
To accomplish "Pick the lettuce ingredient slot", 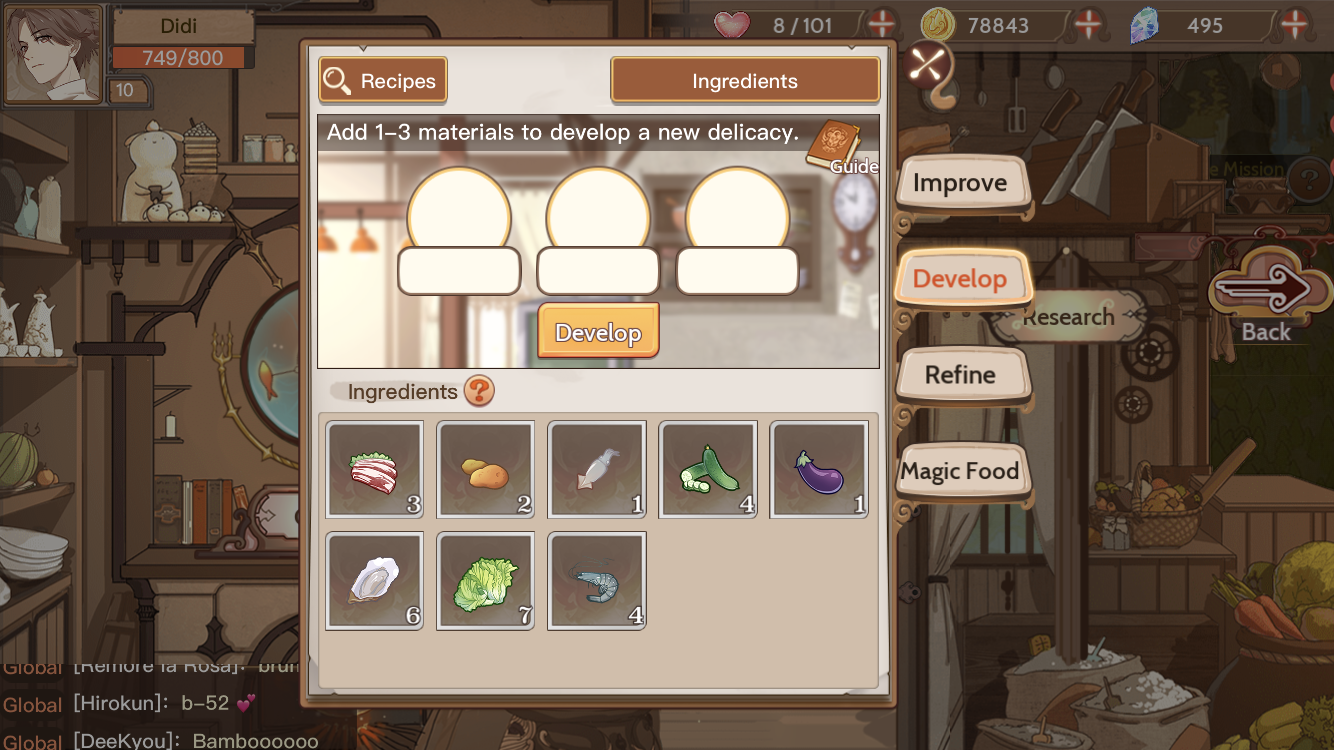I will (486, 581).
